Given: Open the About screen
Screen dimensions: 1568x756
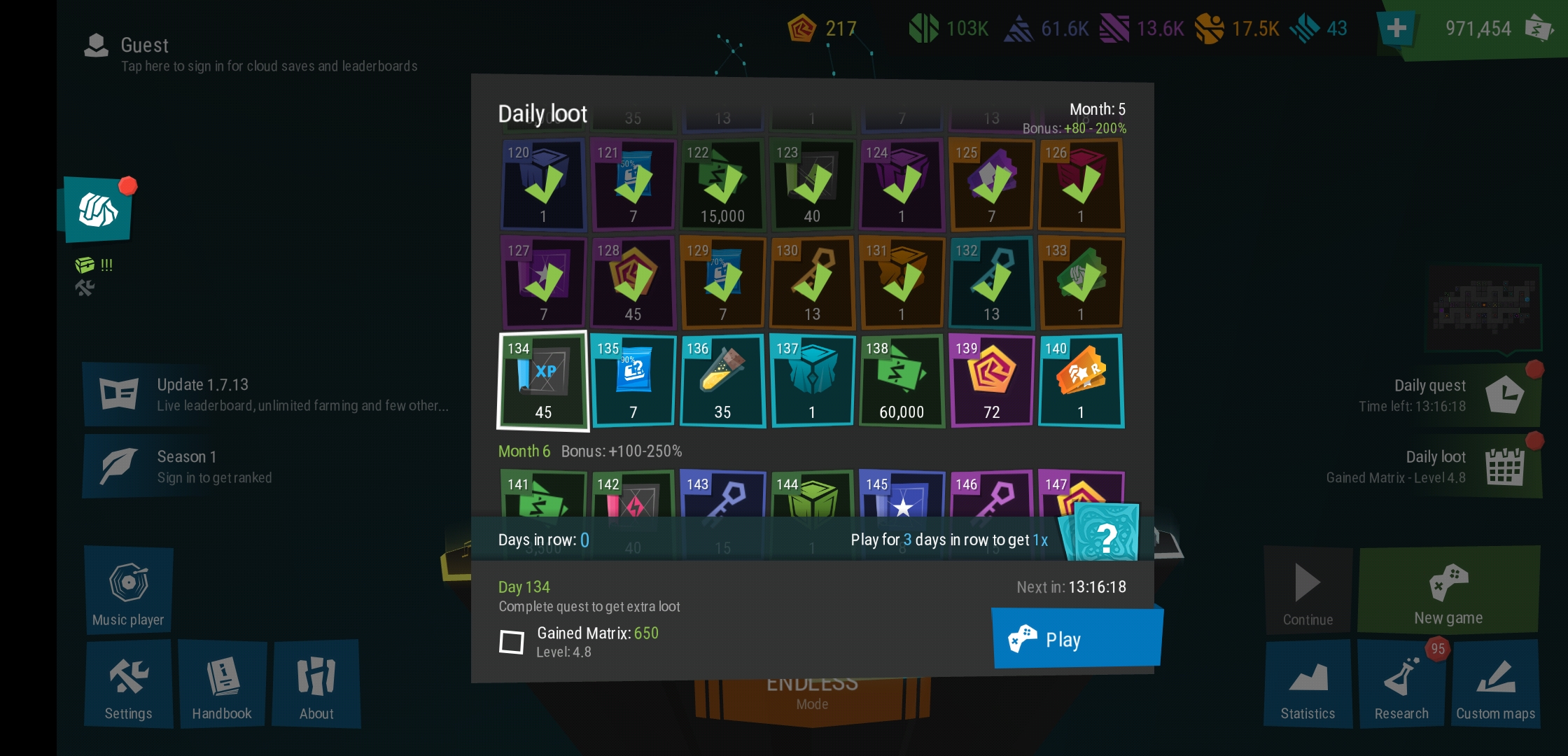Looking at the screenshot, I should pos(316,685).
